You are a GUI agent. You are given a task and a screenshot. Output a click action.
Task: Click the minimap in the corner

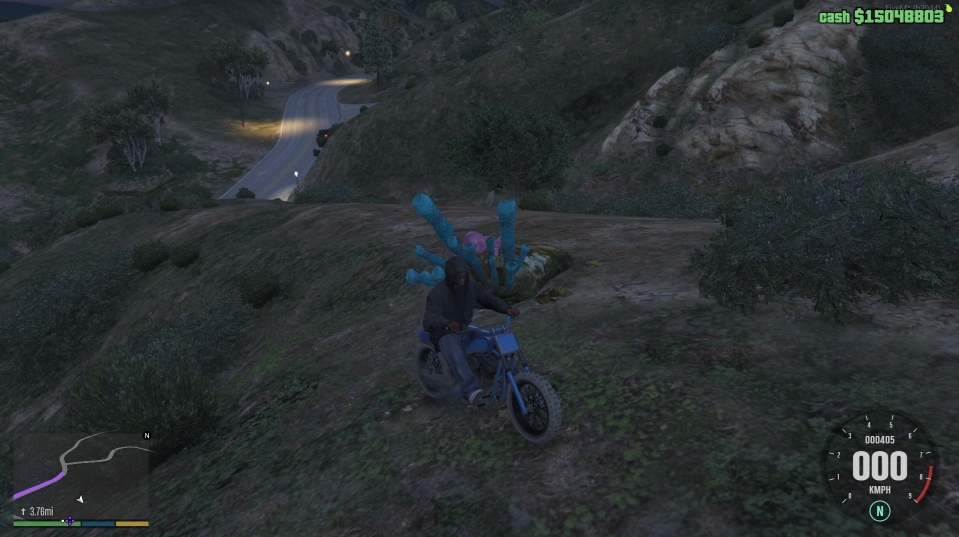(x=80, y=473)
